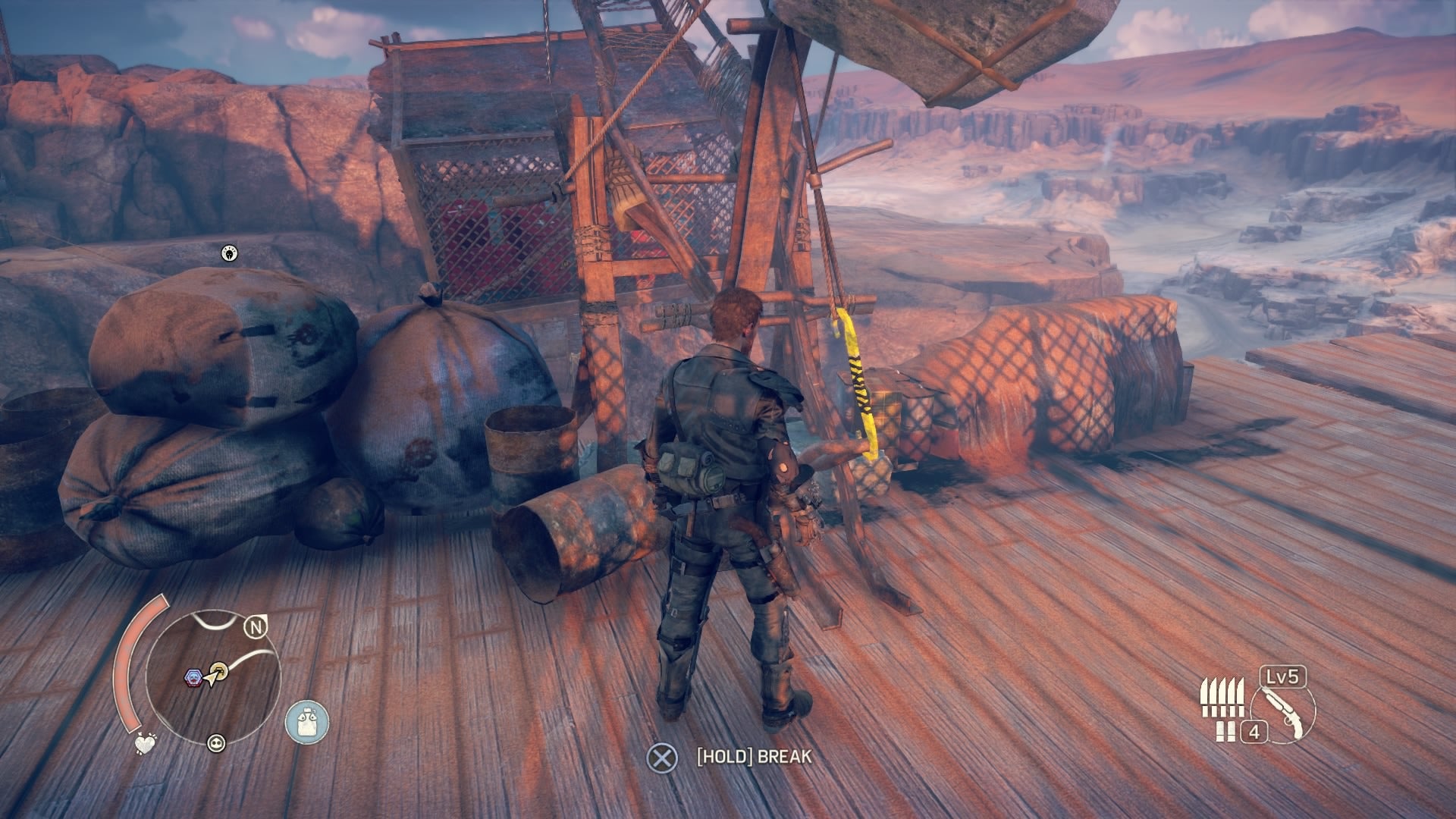Image resolution: width=1456 pixels, height=819 pixels.
Task: Select the skull stronghold marker on the minimap
Action: (193, 678)
